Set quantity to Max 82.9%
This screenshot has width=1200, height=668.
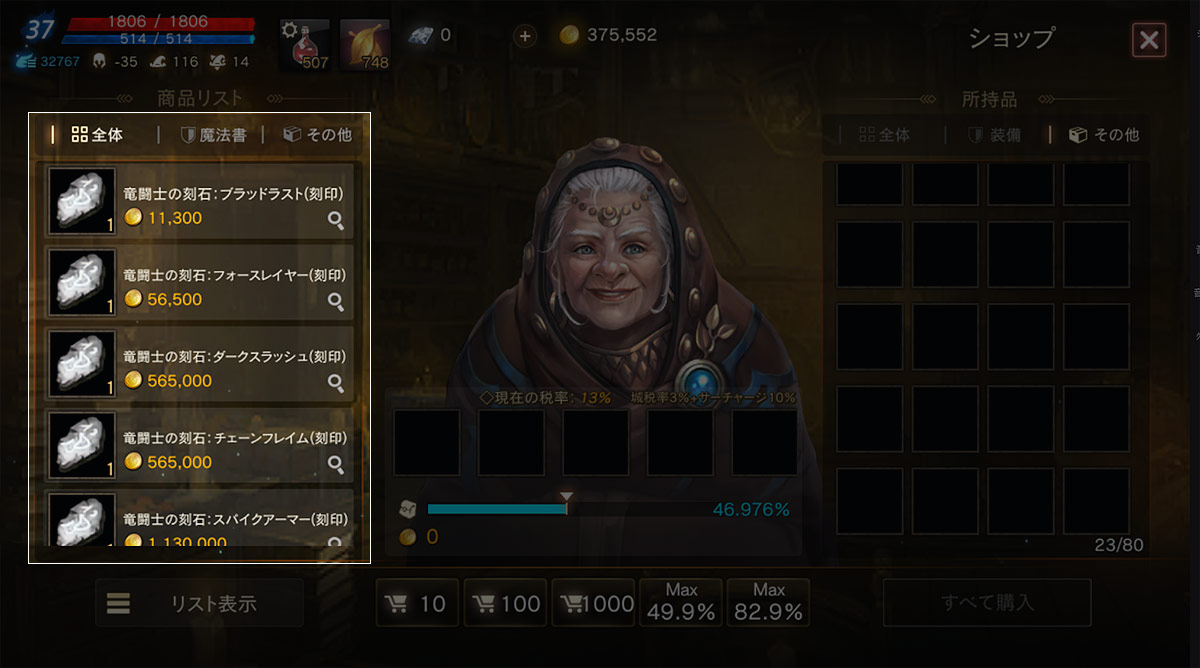tap(768, 603)
